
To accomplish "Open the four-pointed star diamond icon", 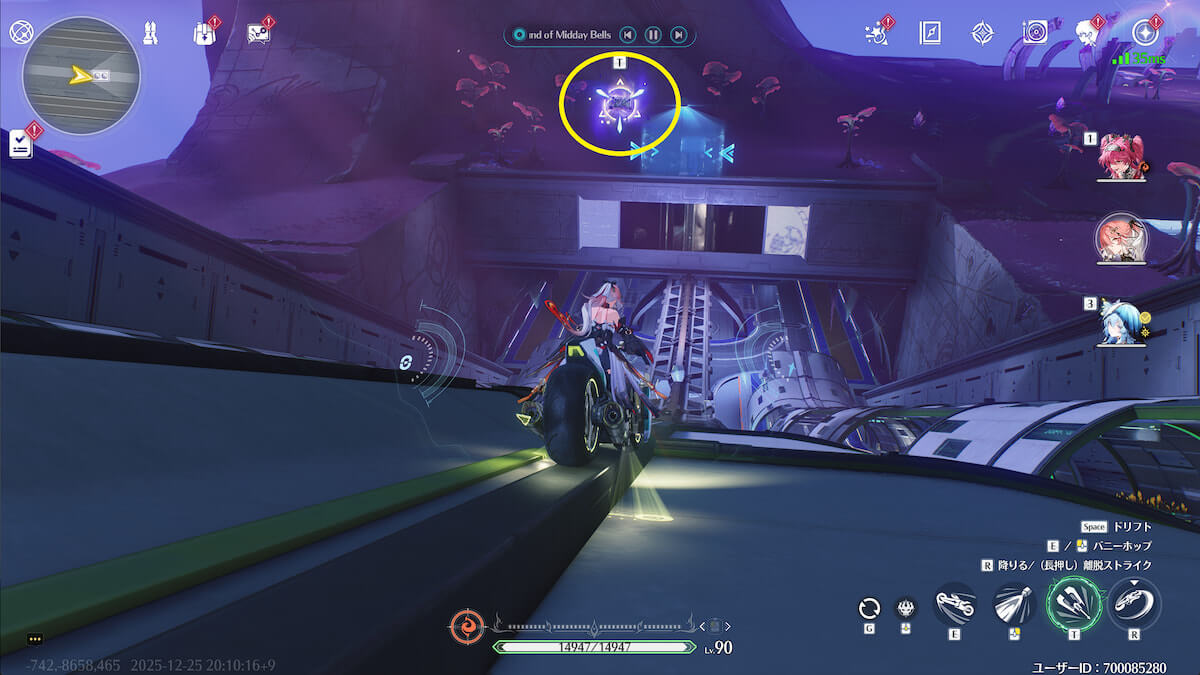I will coord(982,33).
